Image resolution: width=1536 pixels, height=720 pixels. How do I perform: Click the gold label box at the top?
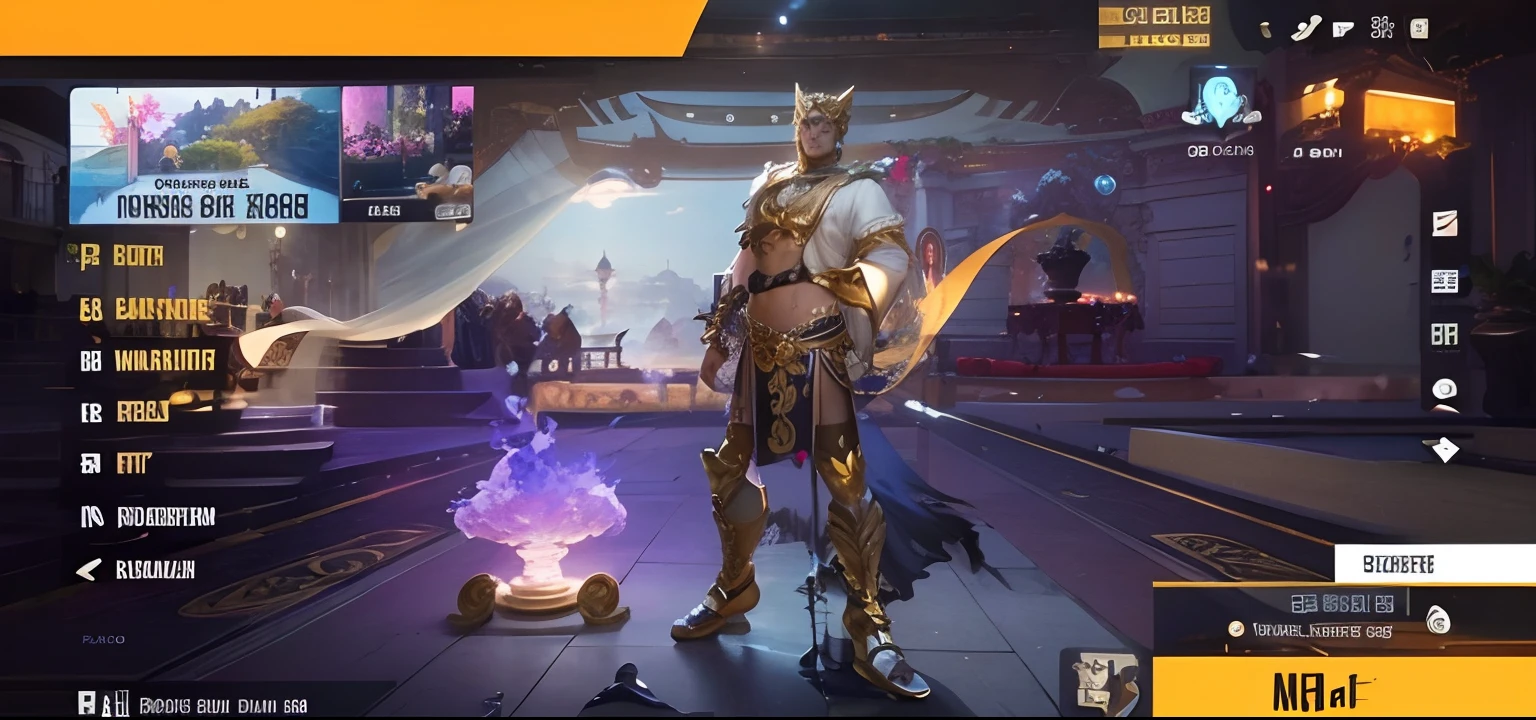tap(1154, 26)
